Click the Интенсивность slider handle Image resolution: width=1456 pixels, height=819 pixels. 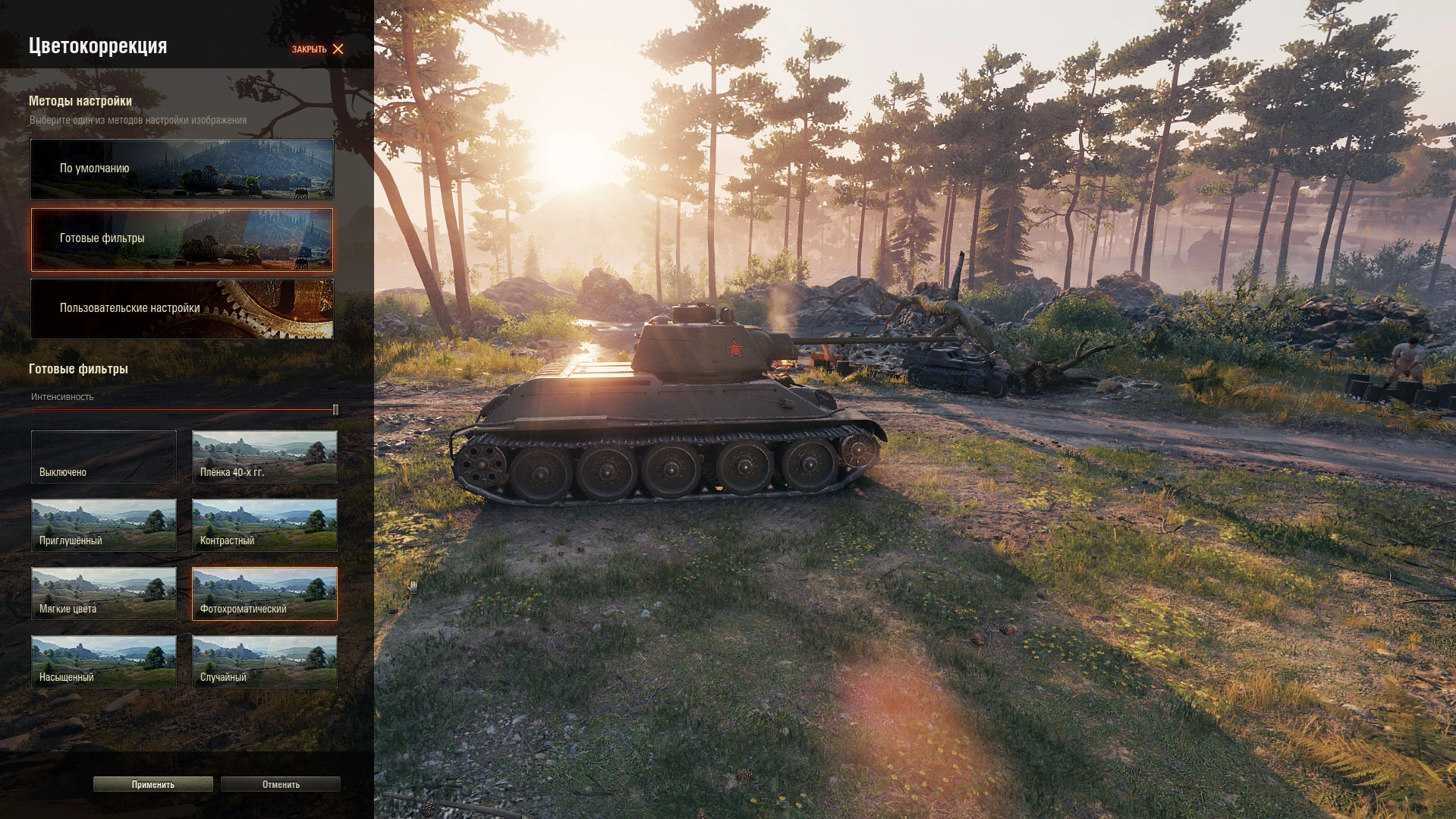coord(335,410)
